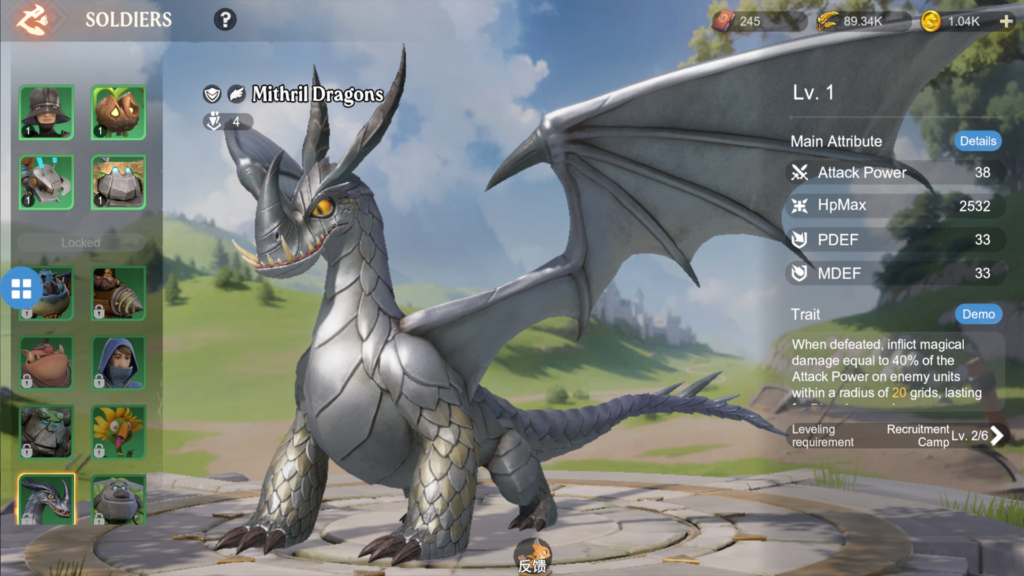Select the locked yellow-feathered bird soldier

pos(119,431)
